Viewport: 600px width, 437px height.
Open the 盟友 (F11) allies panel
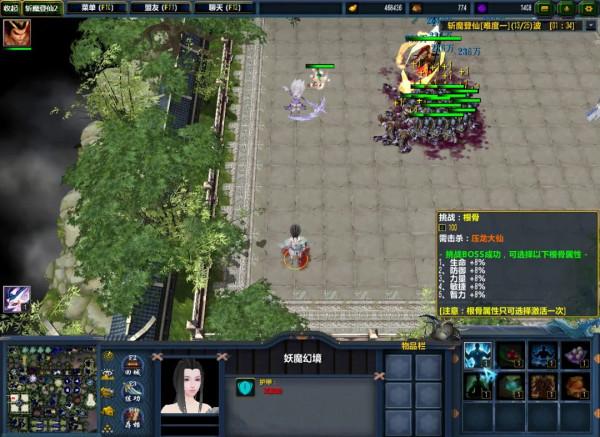[163, 8]
